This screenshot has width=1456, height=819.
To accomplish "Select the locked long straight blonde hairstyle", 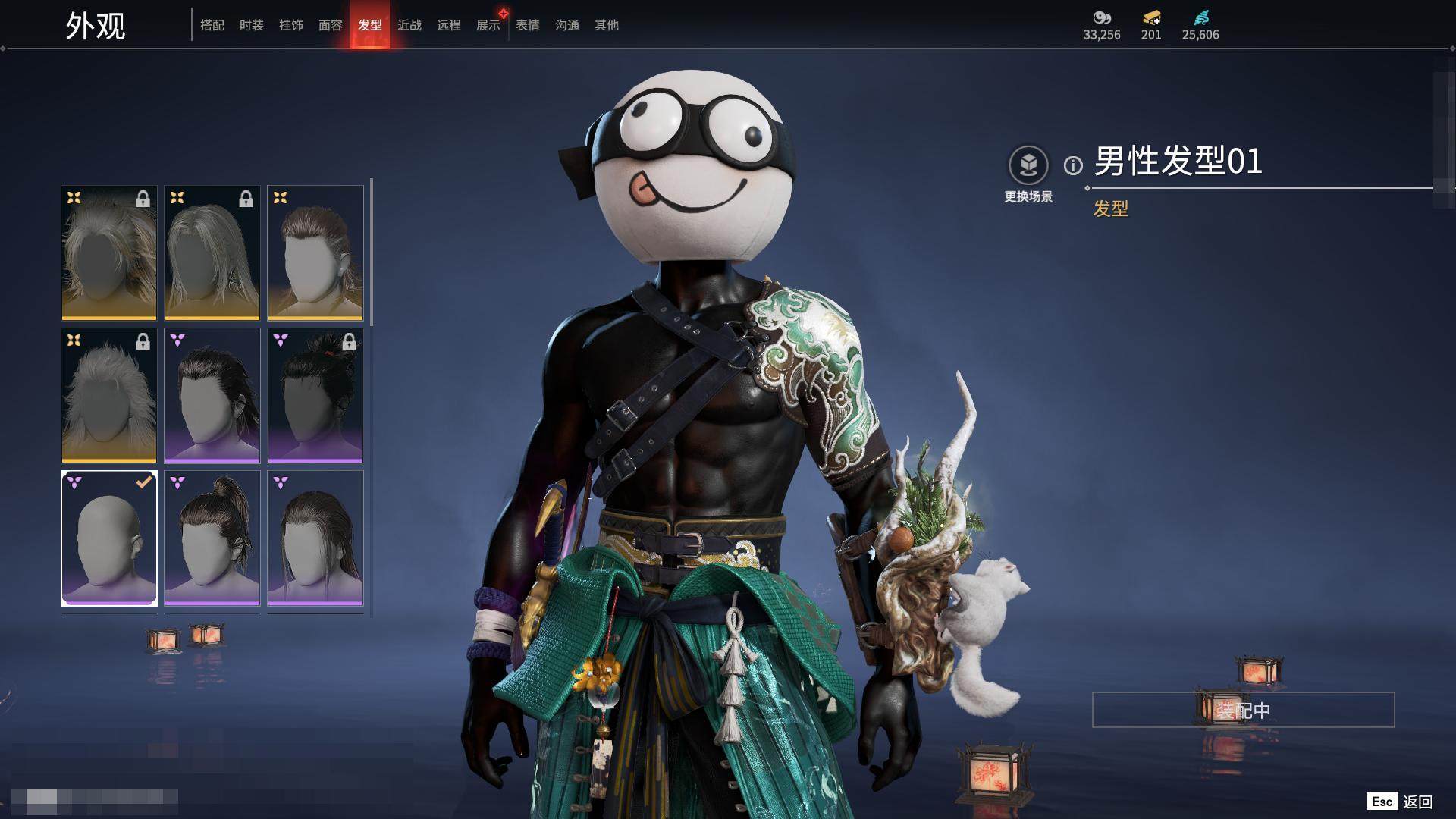I will tap(212, 253).
